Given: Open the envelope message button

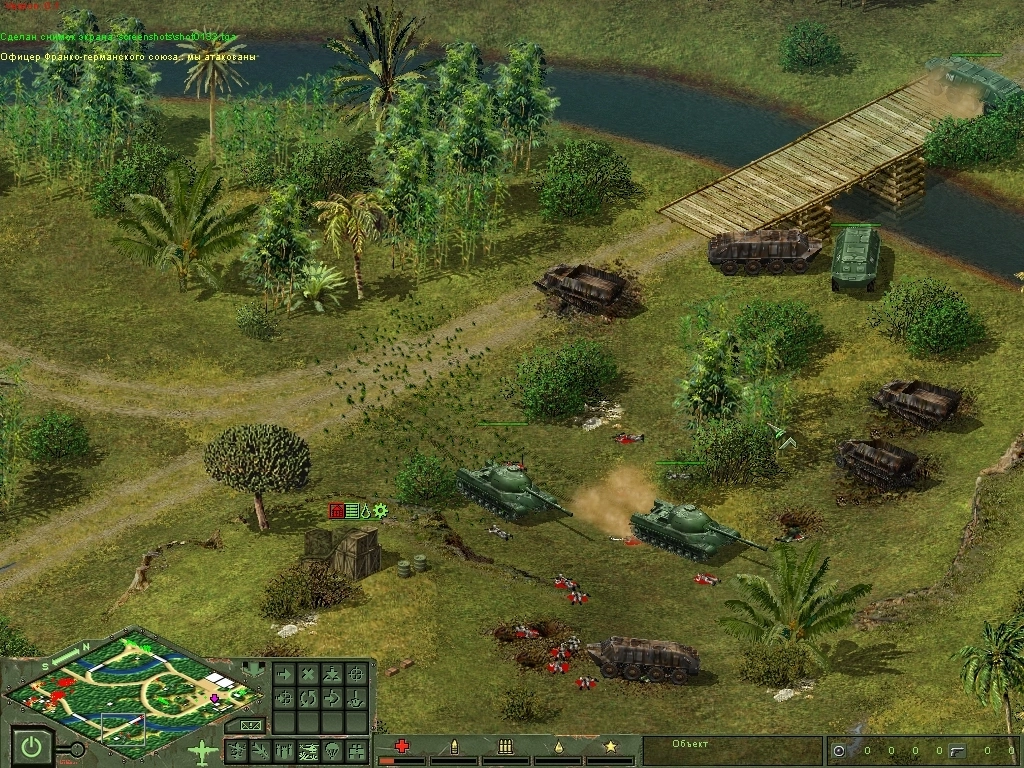Looking at the screenshot, I should pos(250,724).
